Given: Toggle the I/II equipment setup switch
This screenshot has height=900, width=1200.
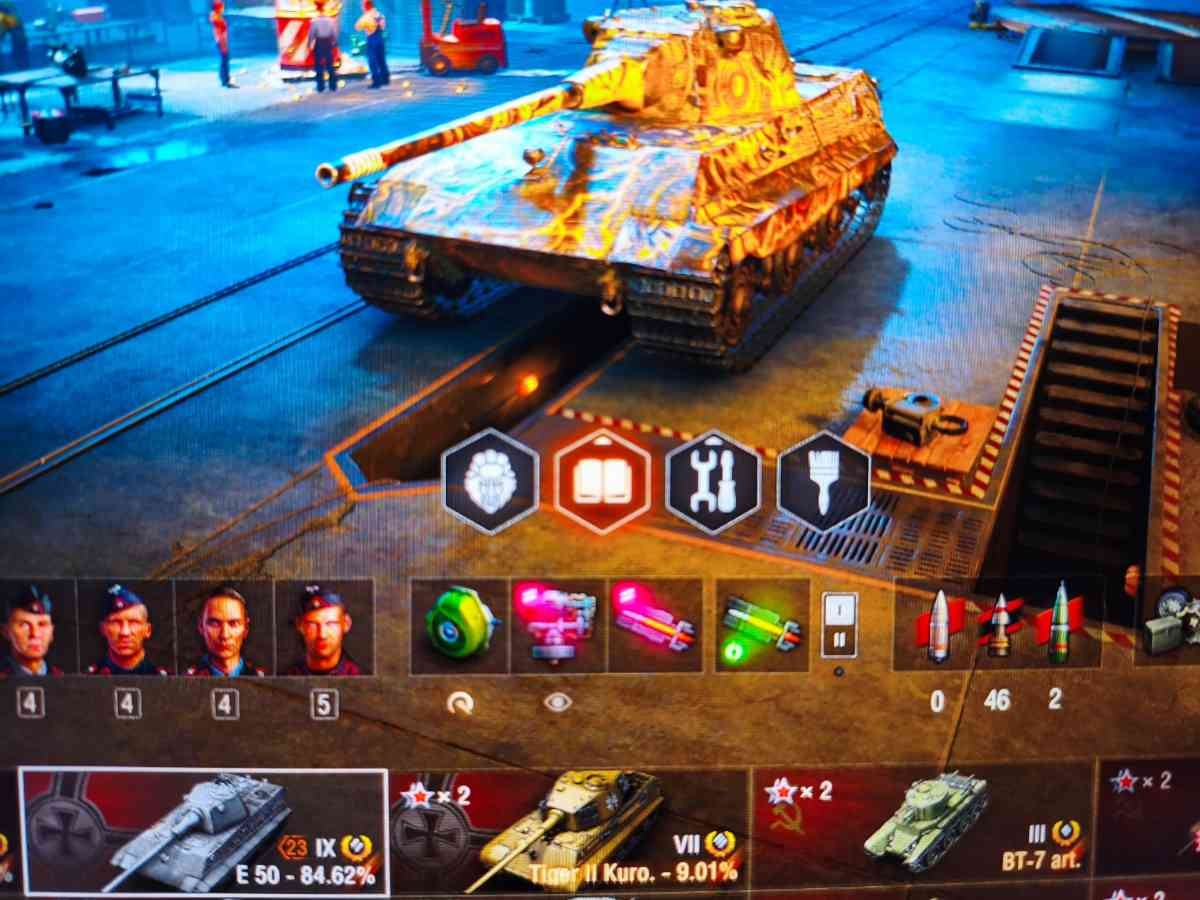Looking at the screenshot, I should (839, 625).
